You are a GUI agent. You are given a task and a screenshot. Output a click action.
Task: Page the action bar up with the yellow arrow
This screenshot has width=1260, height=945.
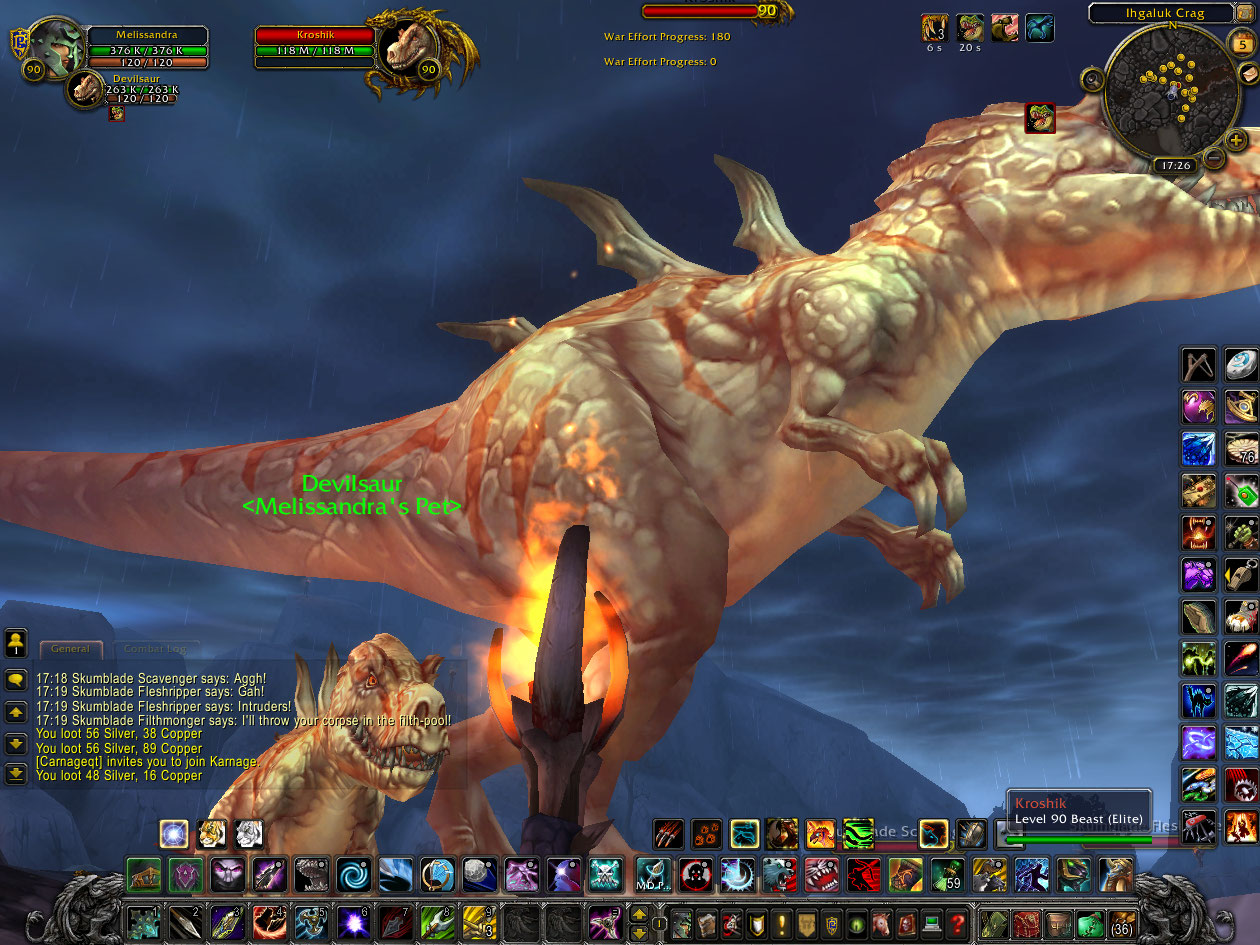[x=638, y=912]
